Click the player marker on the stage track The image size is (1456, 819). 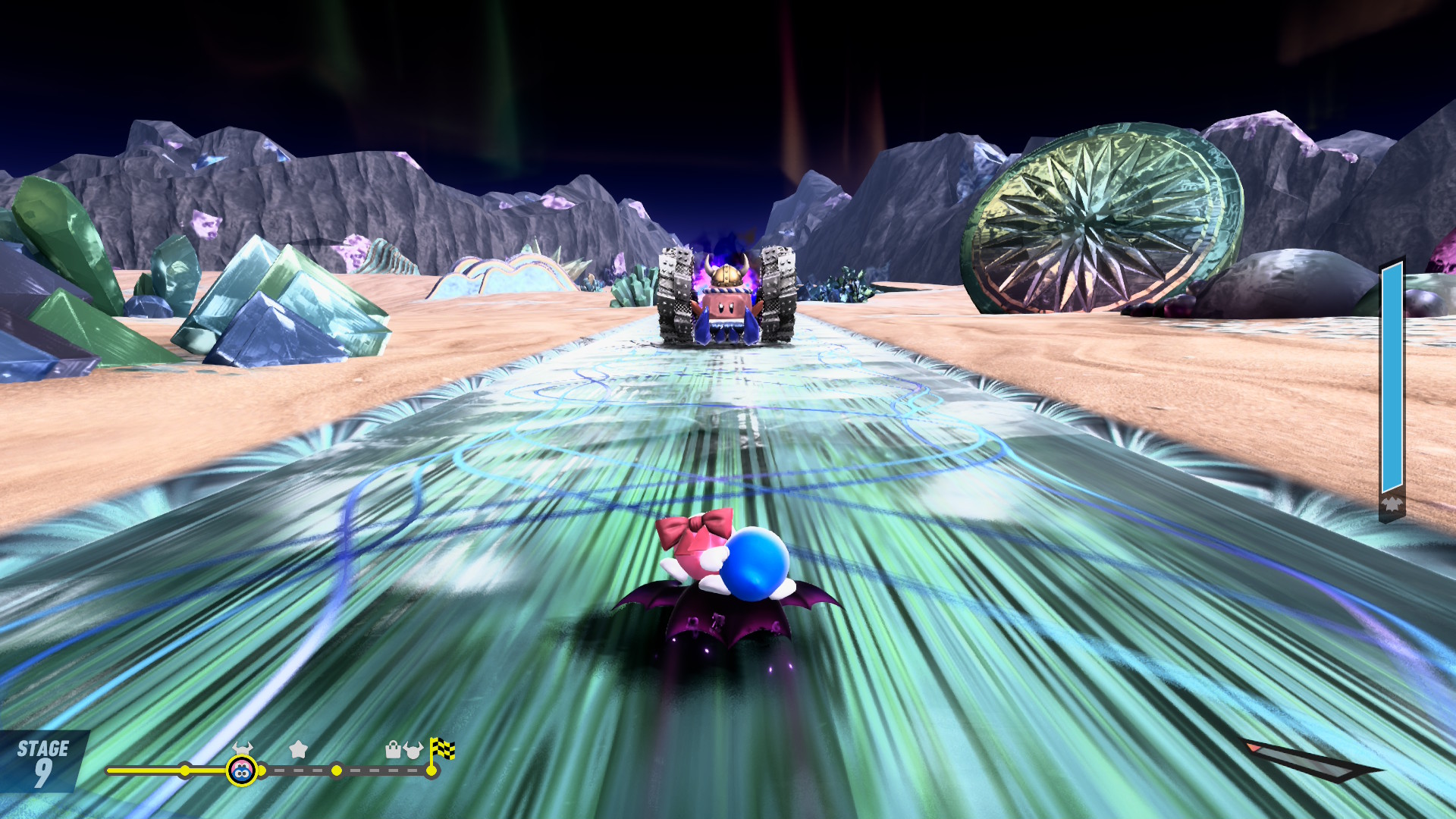241,771
